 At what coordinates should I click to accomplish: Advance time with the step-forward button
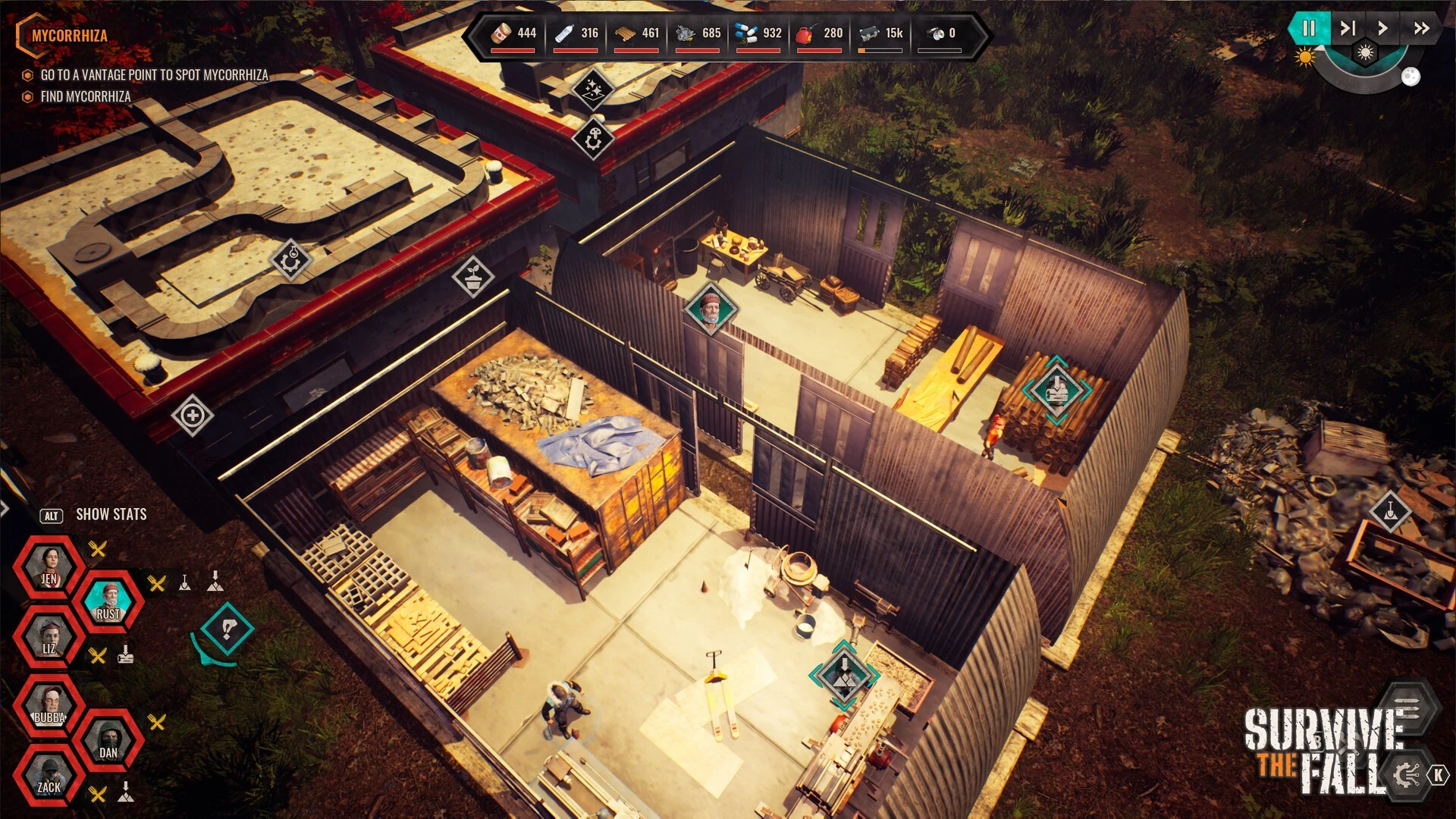pos(1348,29)
